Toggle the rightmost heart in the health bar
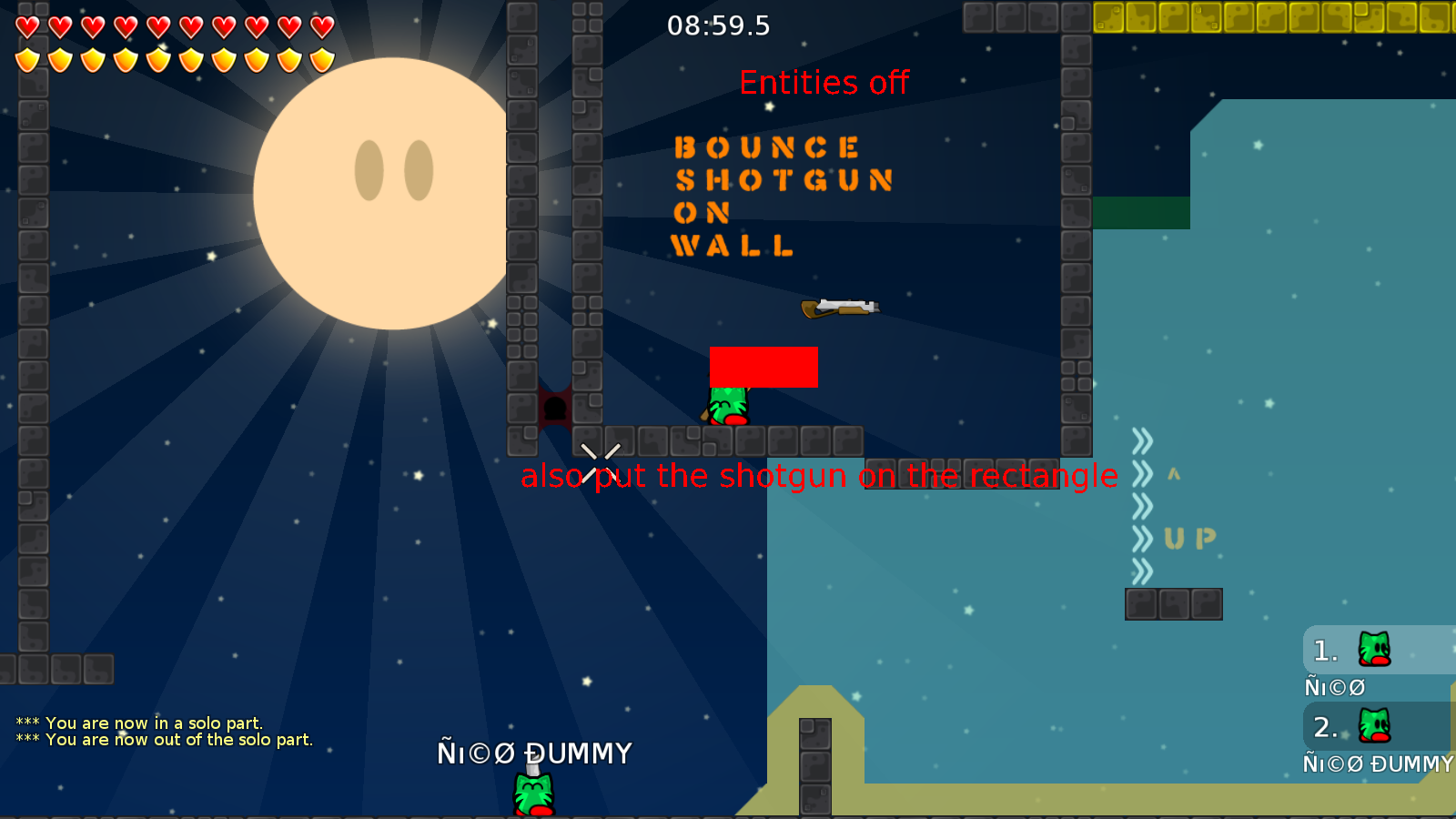 pyautogui.click(x=318, y=25)
